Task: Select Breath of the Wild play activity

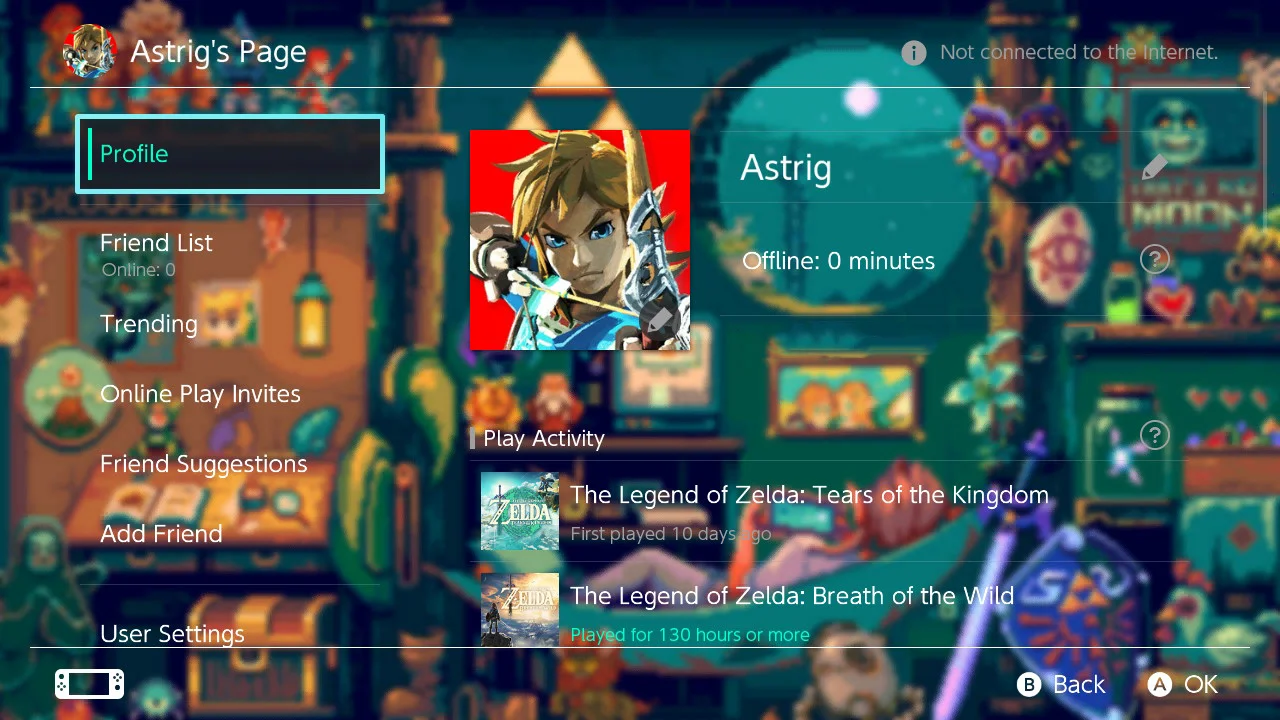Action: [x=792, y=608]
